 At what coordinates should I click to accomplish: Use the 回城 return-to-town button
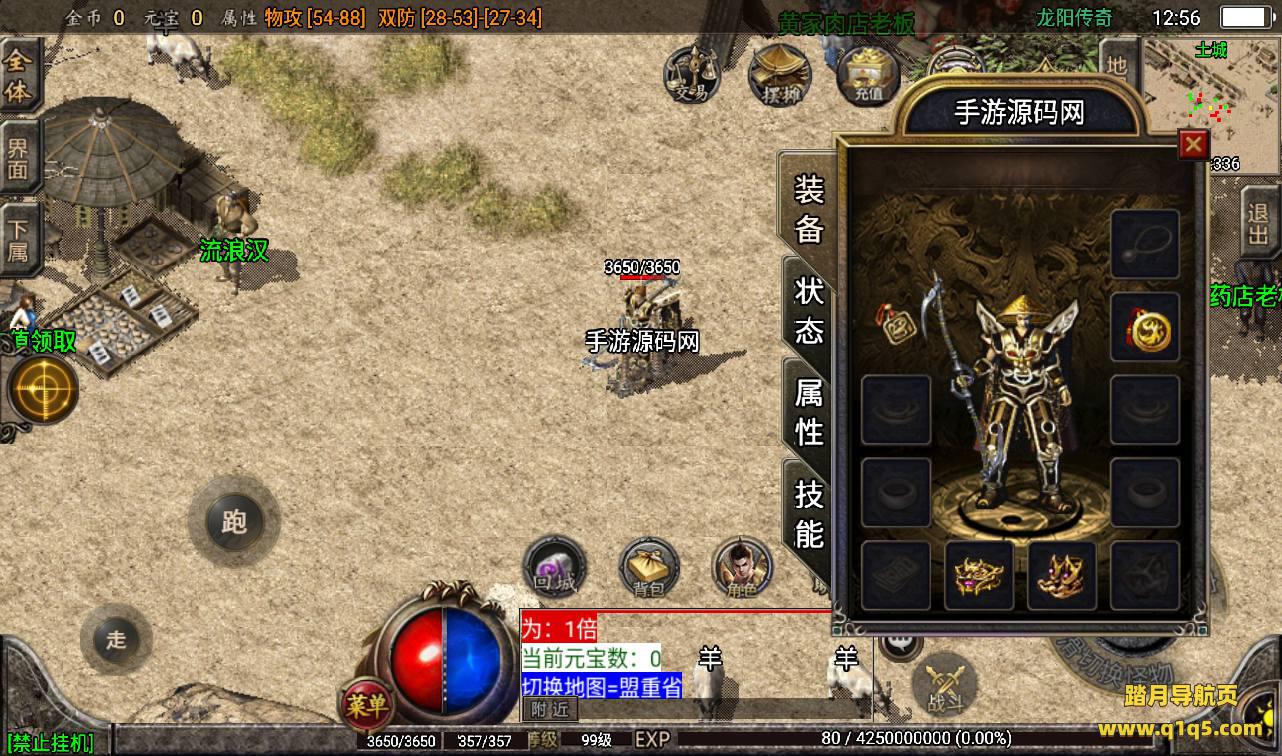554,568
